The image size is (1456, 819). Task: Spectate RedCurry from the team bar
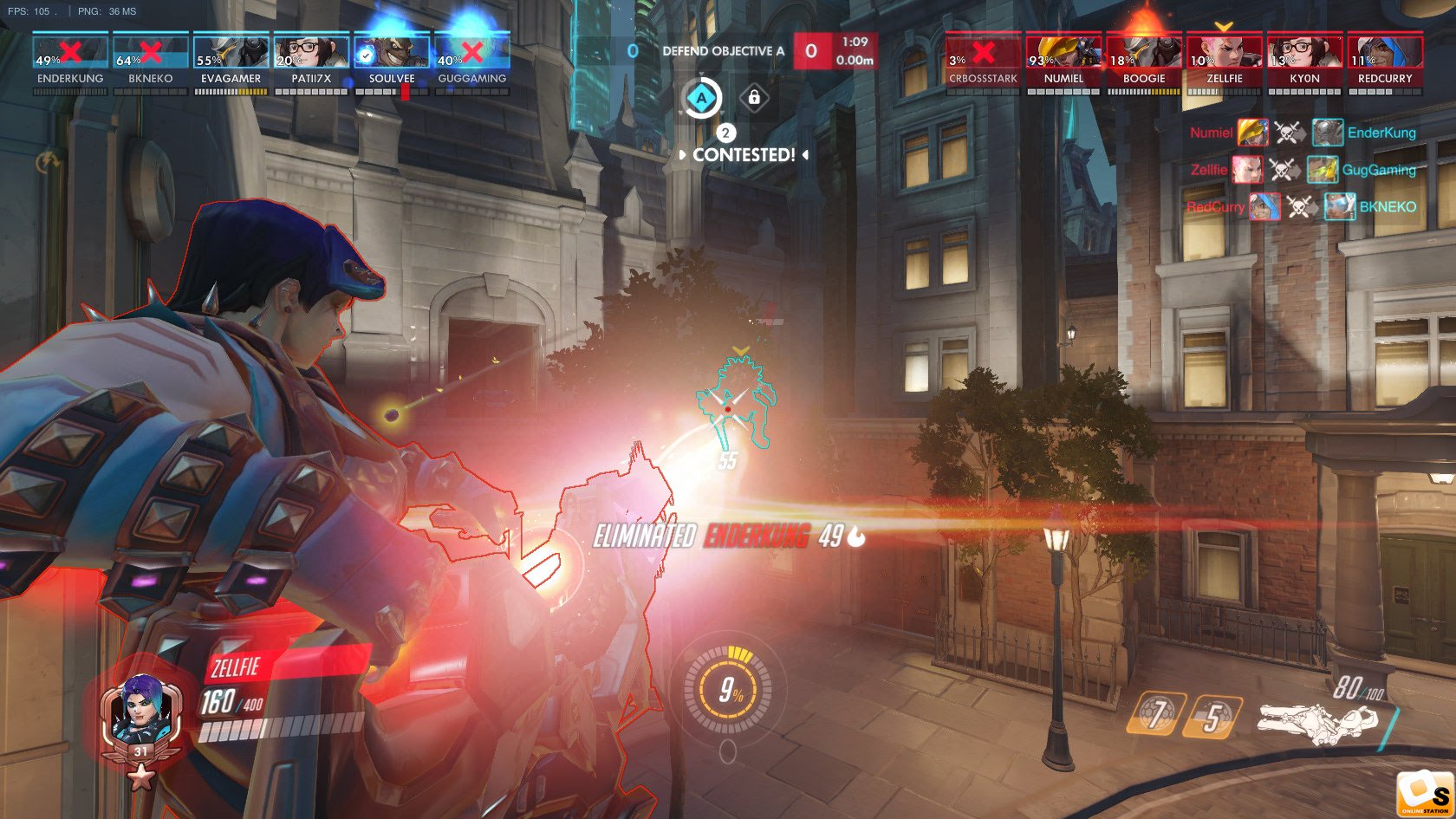[x=1385, y=52]
